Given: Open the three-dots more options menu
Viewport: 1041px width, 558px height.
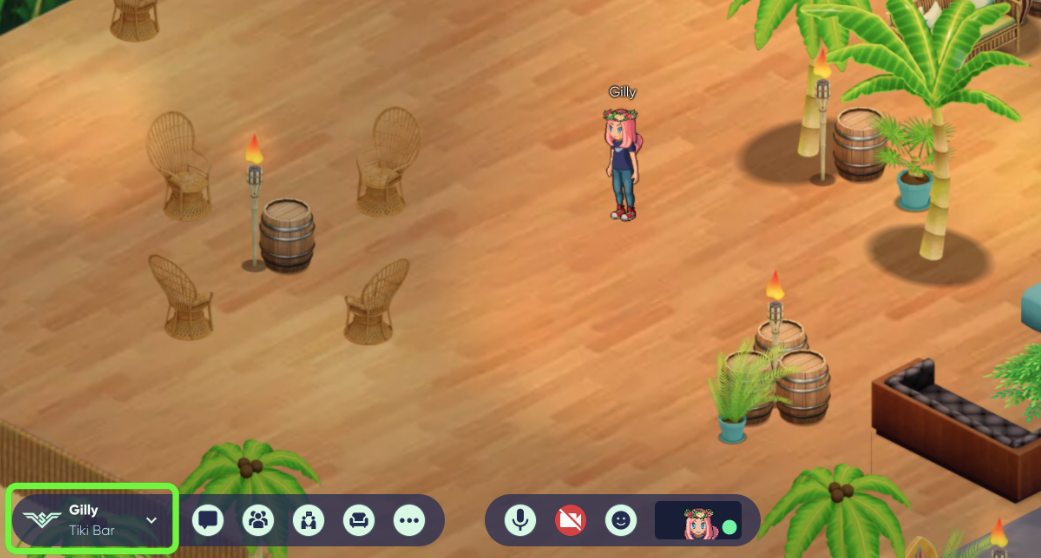Looking at the screenshot, I should point(410,520).
